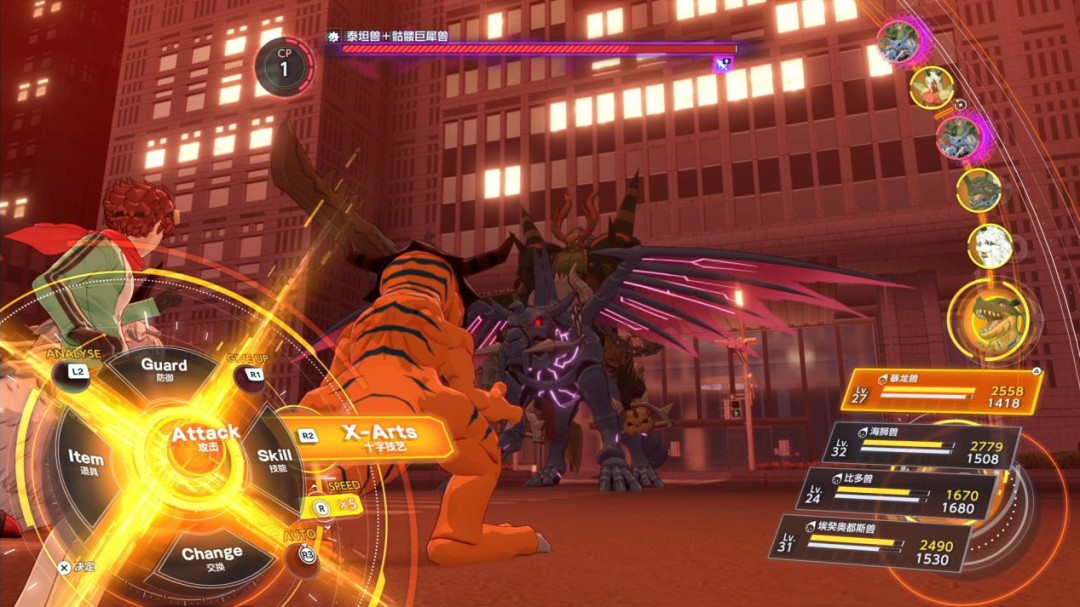The width and height of the screenshot is (1080, 607).
Task: Choose the Attack command in the wheel center
Action: pyautogui.click(x=204, y=441)
